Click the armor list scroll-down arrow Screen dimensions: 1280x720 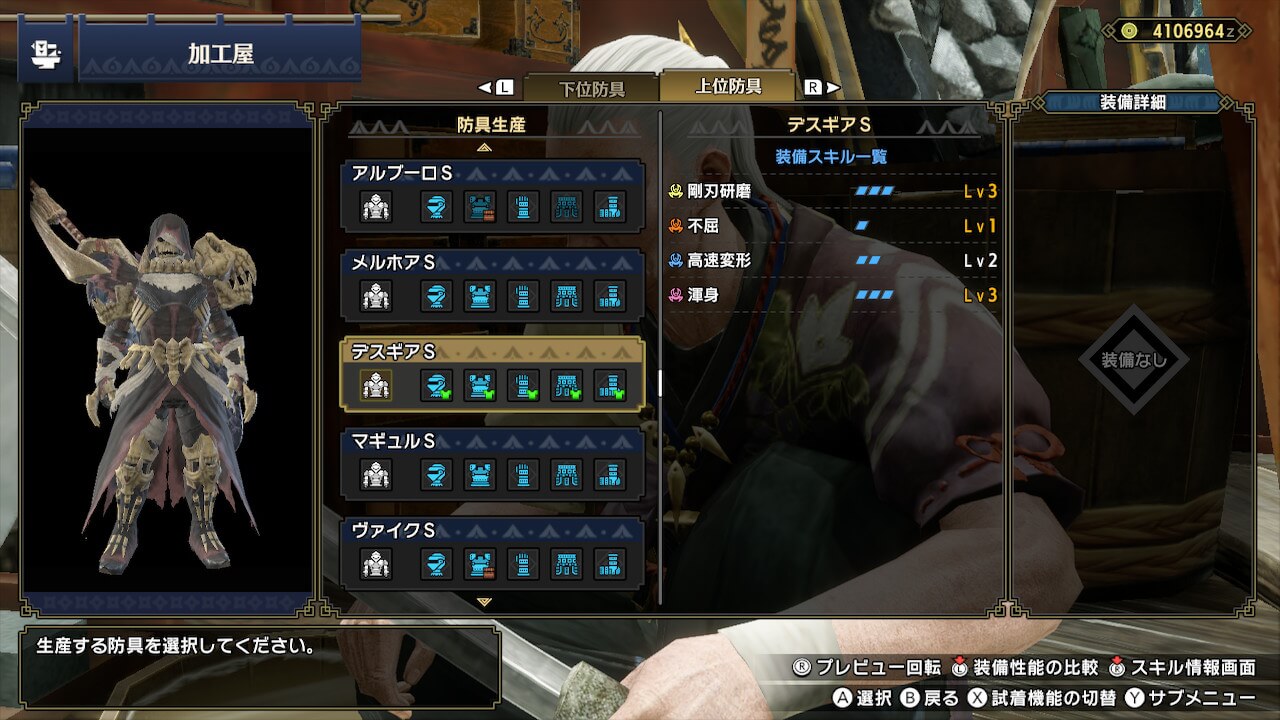tap(485, 602)
